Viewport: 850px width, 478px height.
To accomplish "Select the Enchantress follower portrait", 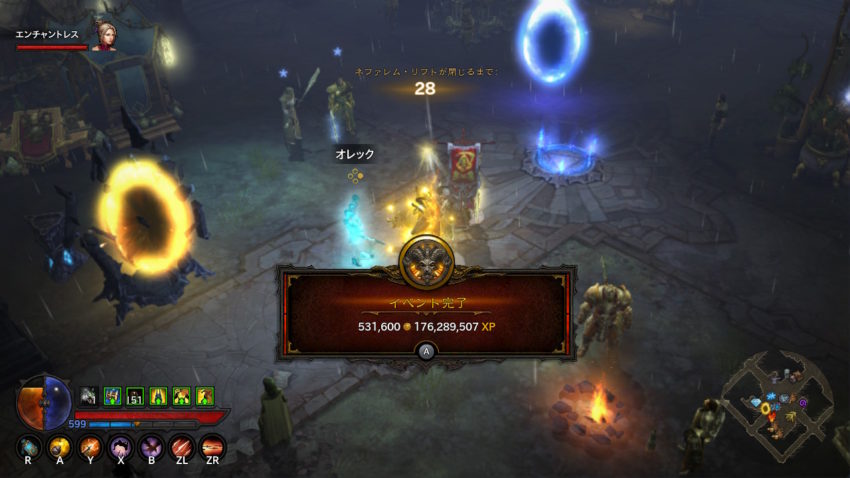I will pyautogui.click(x=104, y=35).
